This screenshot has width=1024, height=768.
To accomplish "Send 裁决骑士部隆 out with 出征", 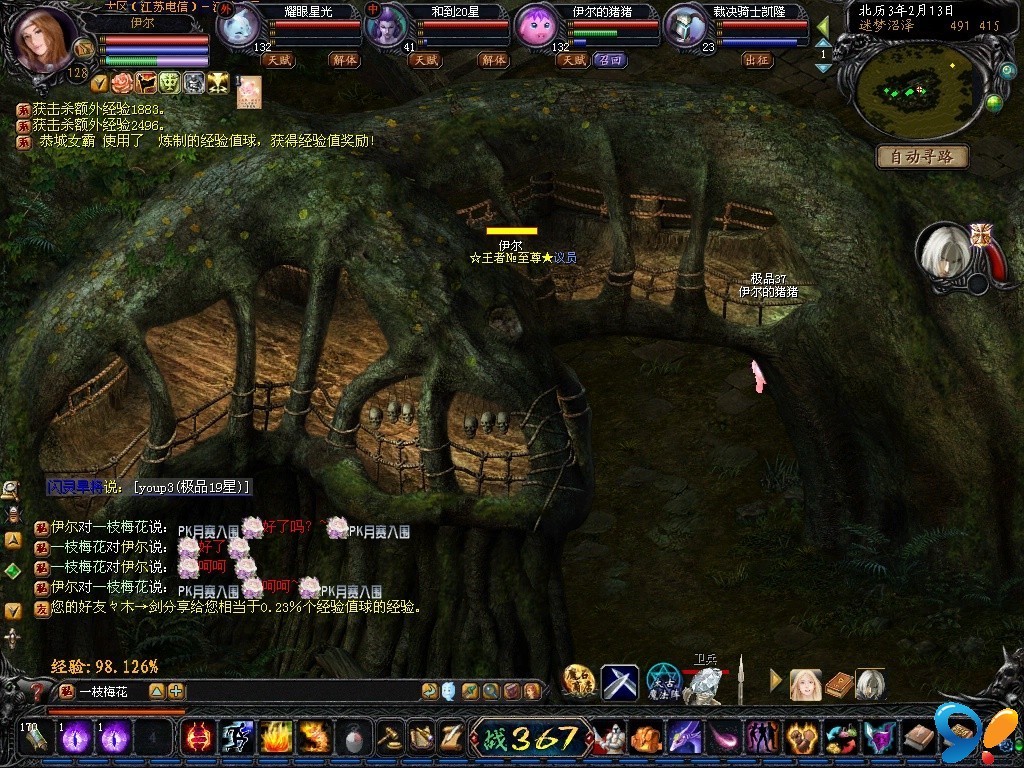I will pyautogui.click(x=758, y=60).
